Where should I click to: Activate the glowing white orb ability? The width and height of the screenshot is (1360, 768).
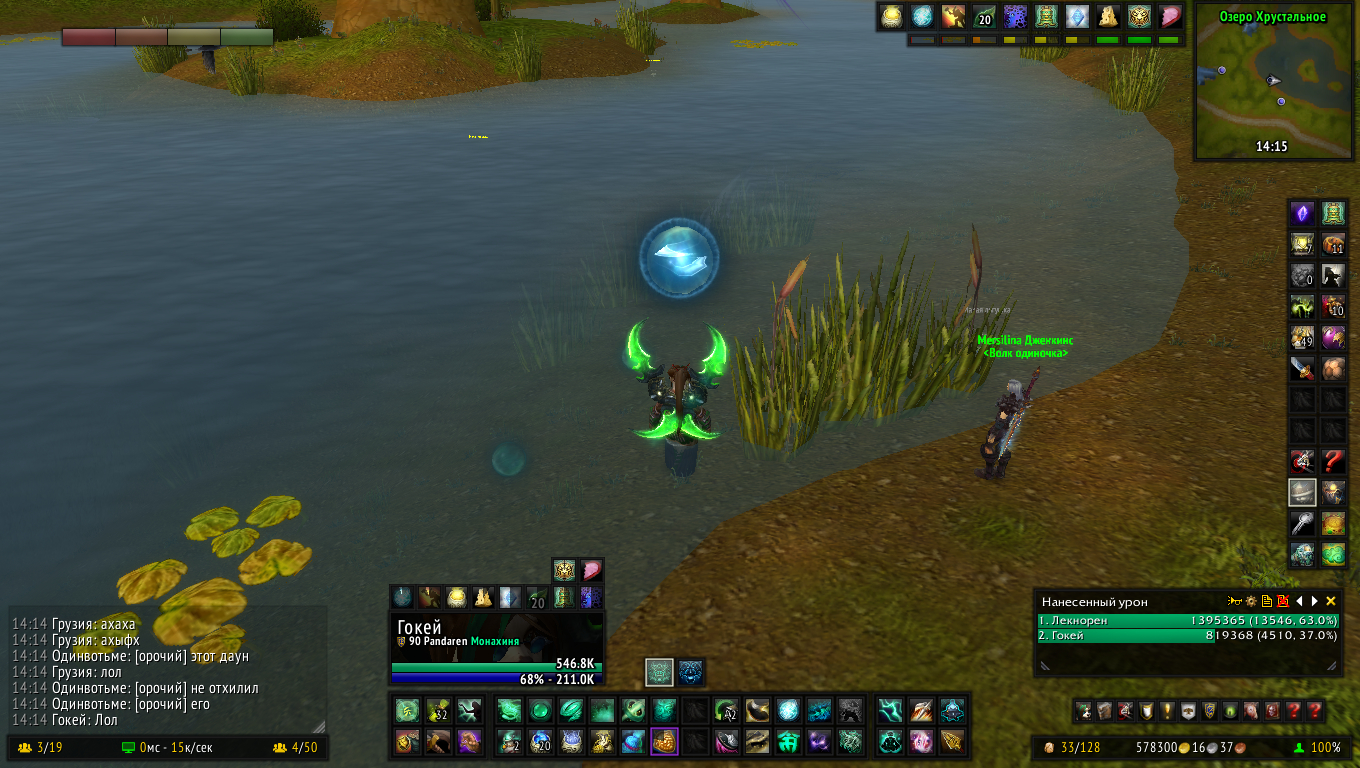(x=788, y=711)
